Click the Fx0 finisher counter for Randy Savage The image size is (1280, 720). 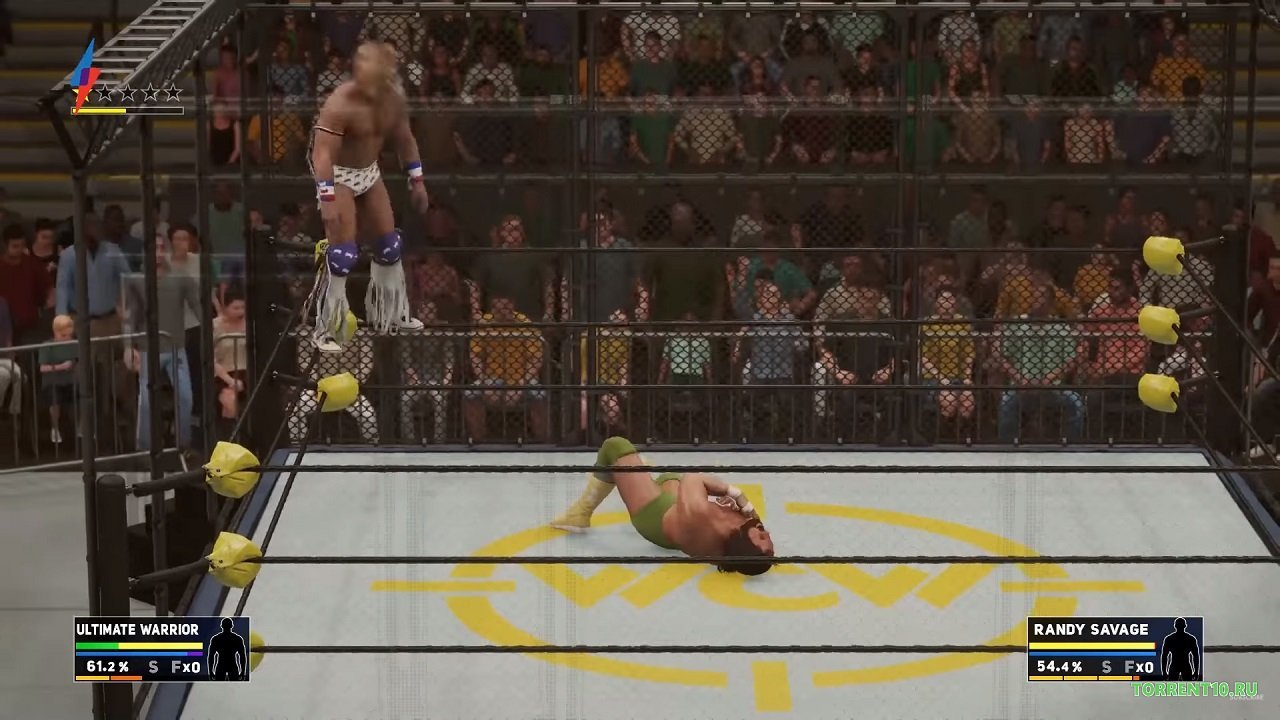(1139, 666)
